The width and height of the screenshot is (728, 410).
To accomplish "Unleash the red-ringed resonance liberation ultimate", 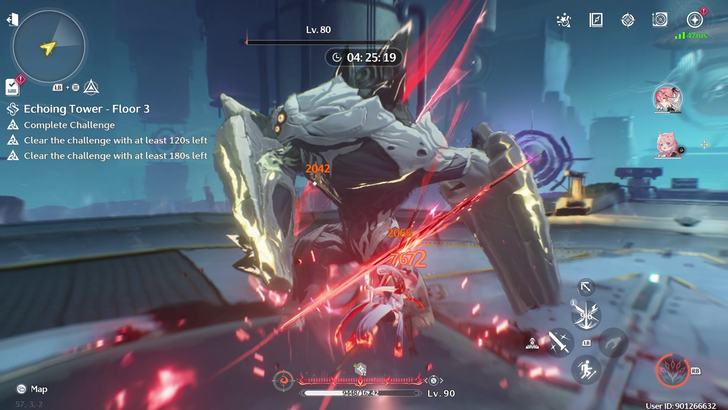I will tap(672, 371).
